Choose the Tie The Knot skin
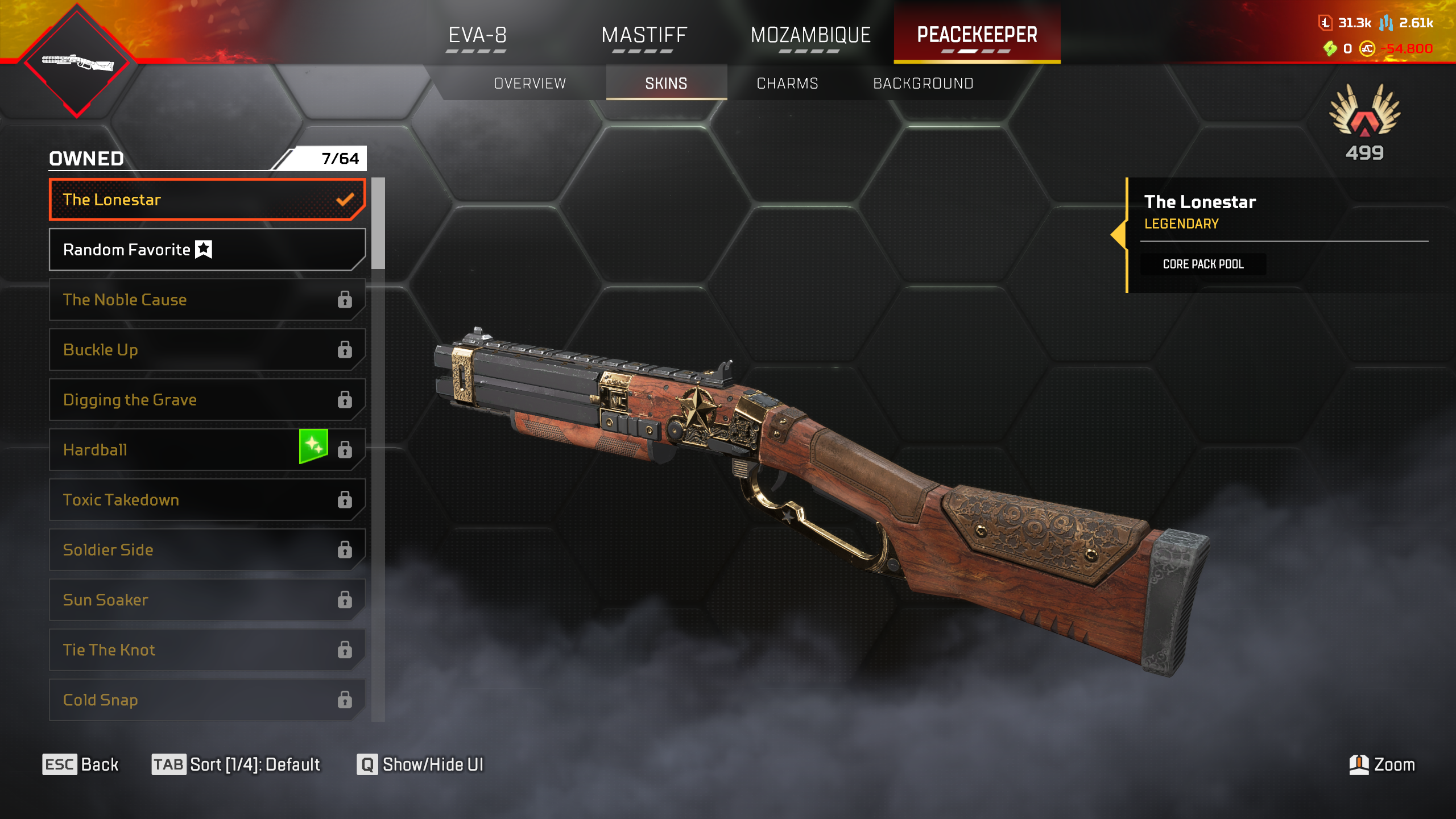The image size is (1456, 819). point(207,650)
